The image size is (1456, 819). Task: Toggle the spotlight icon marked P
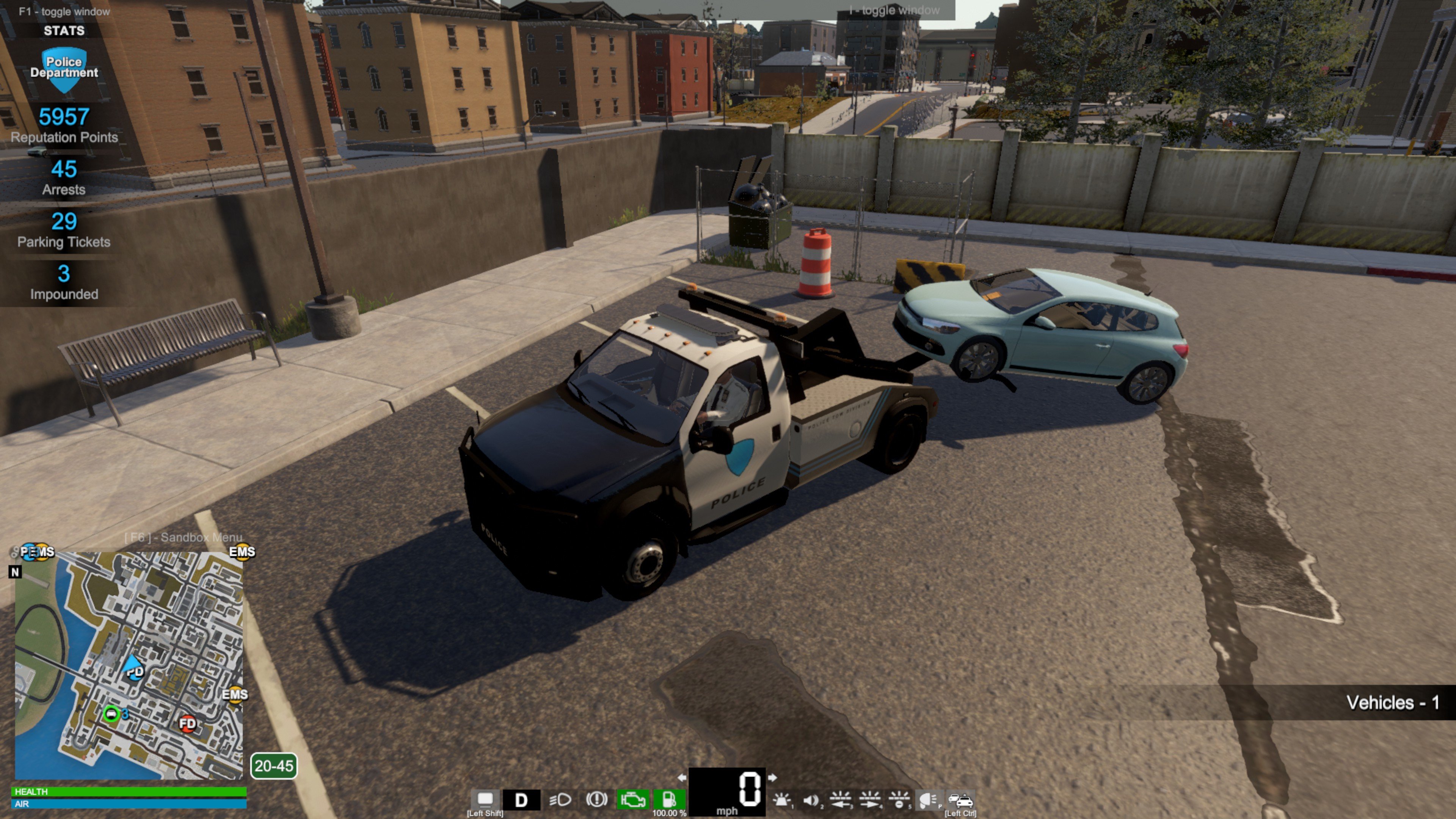927,799
